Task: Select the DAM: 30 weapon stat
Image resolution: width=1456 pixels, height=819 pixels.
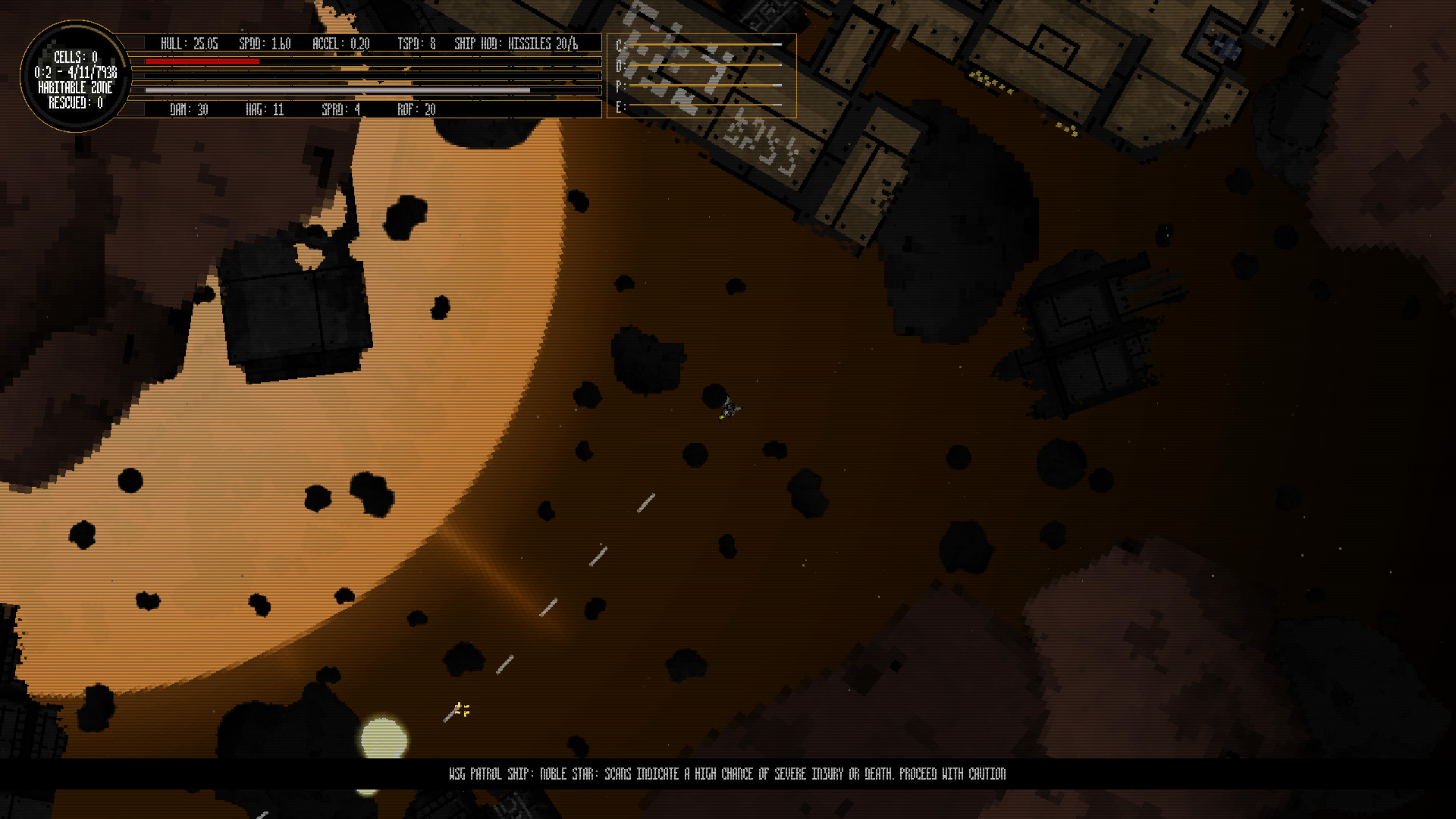Action: point(187,110)
